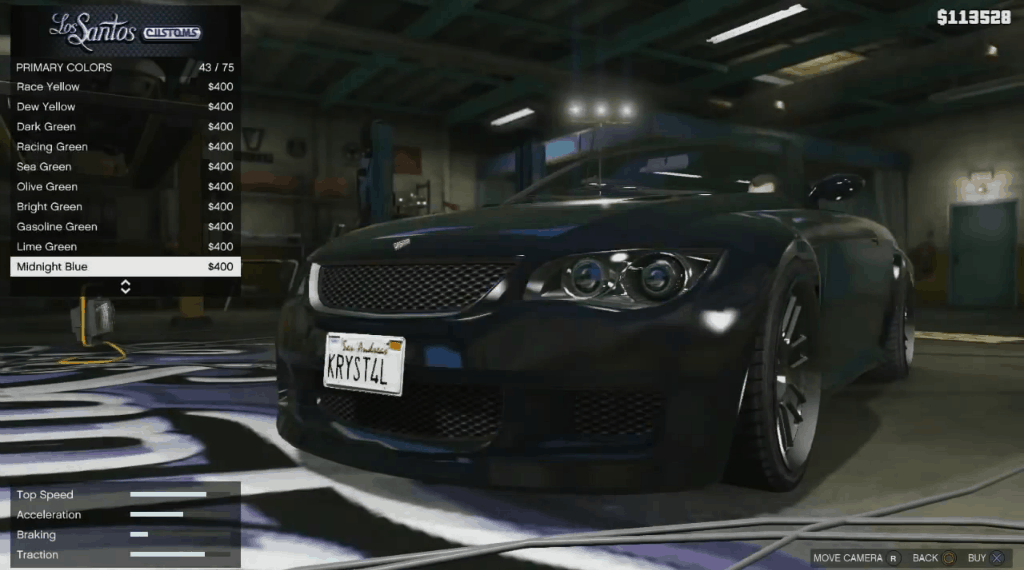Image resolution: width=1024 pixels, height=570 pixels.
Task: Choose Sea Green primary color
Action: [x=124, y=167]
